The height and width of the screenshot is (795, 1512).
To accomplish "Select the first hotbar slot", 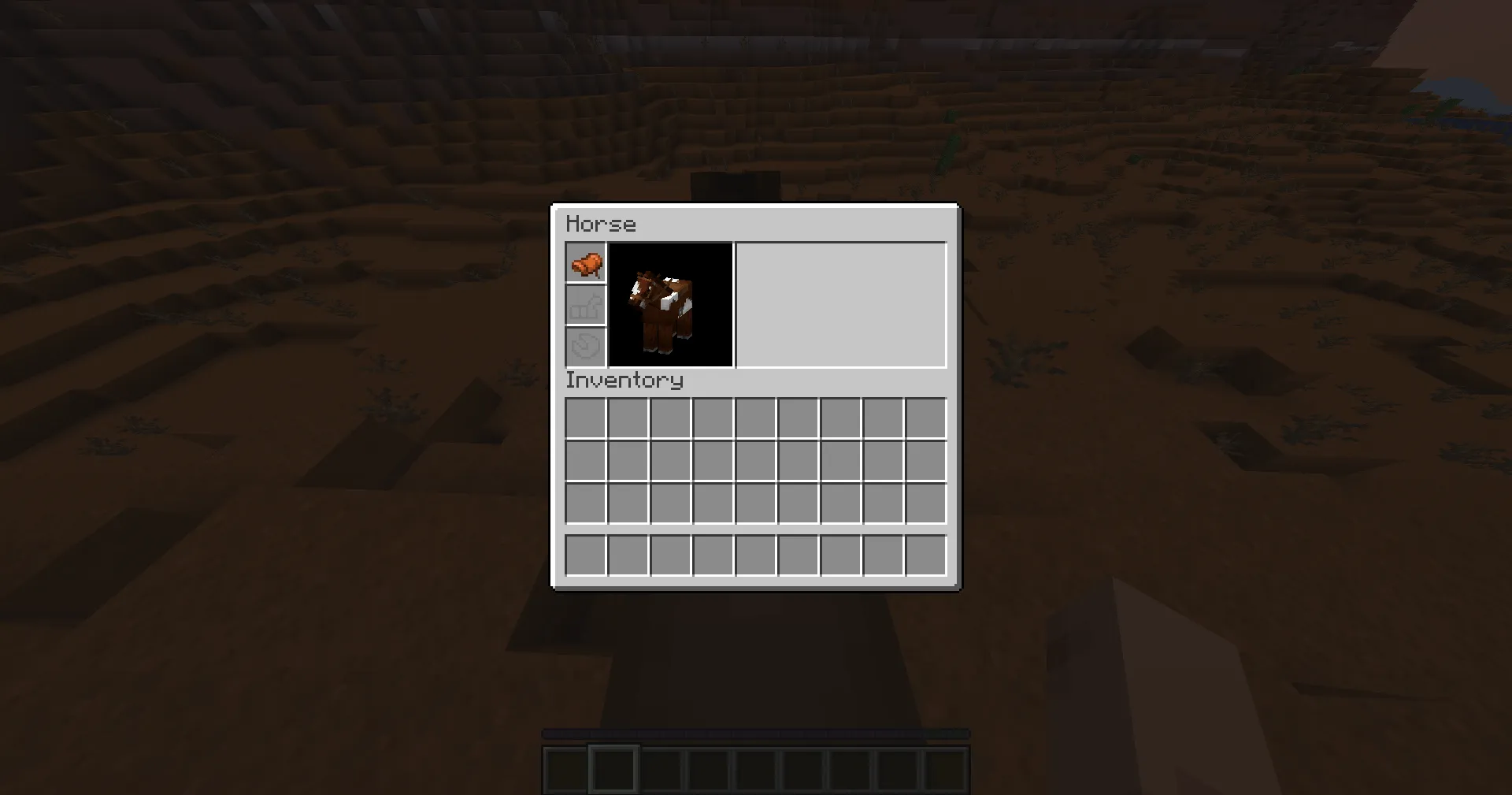I will pos(565,769).
